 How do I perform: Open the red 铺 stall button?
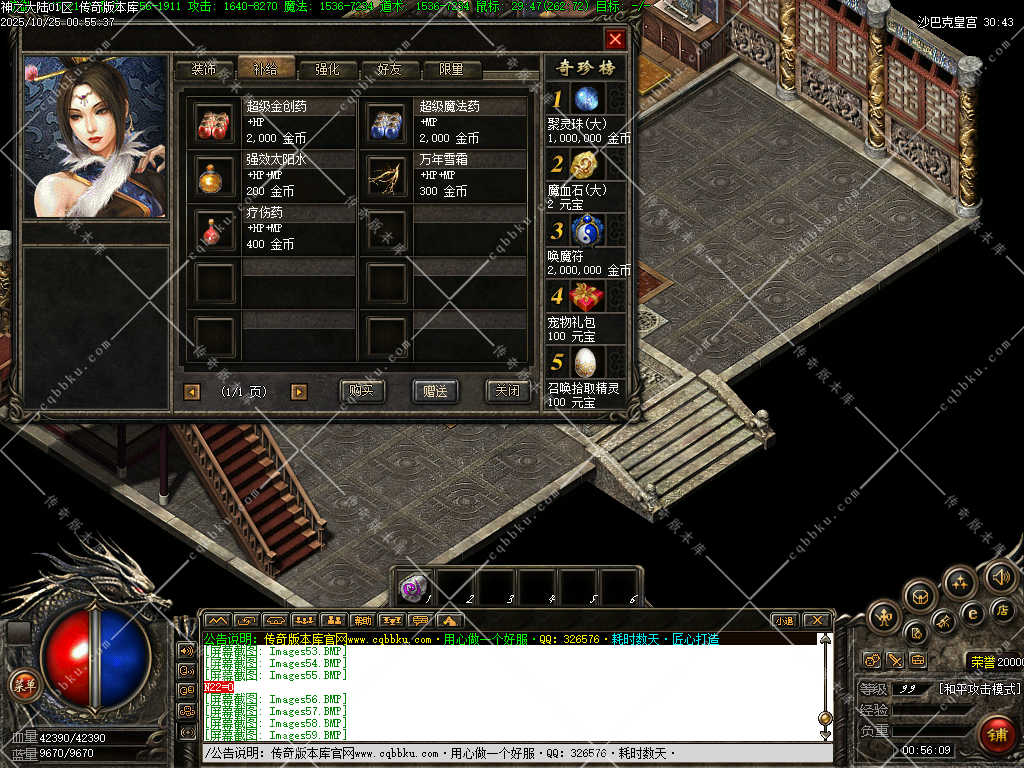pyautogui.click(x=997, y=733)
